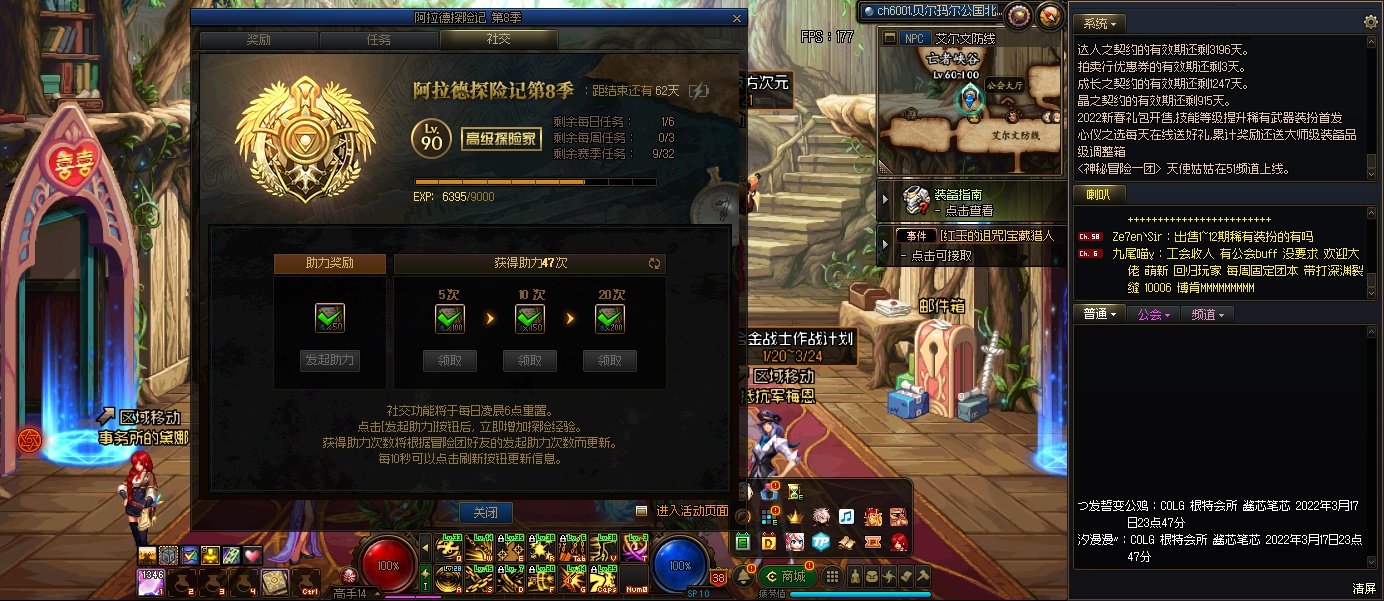
Task: Clear chat with the 清屏 button
Action: pyautogui.click(x=1364, y=588)
